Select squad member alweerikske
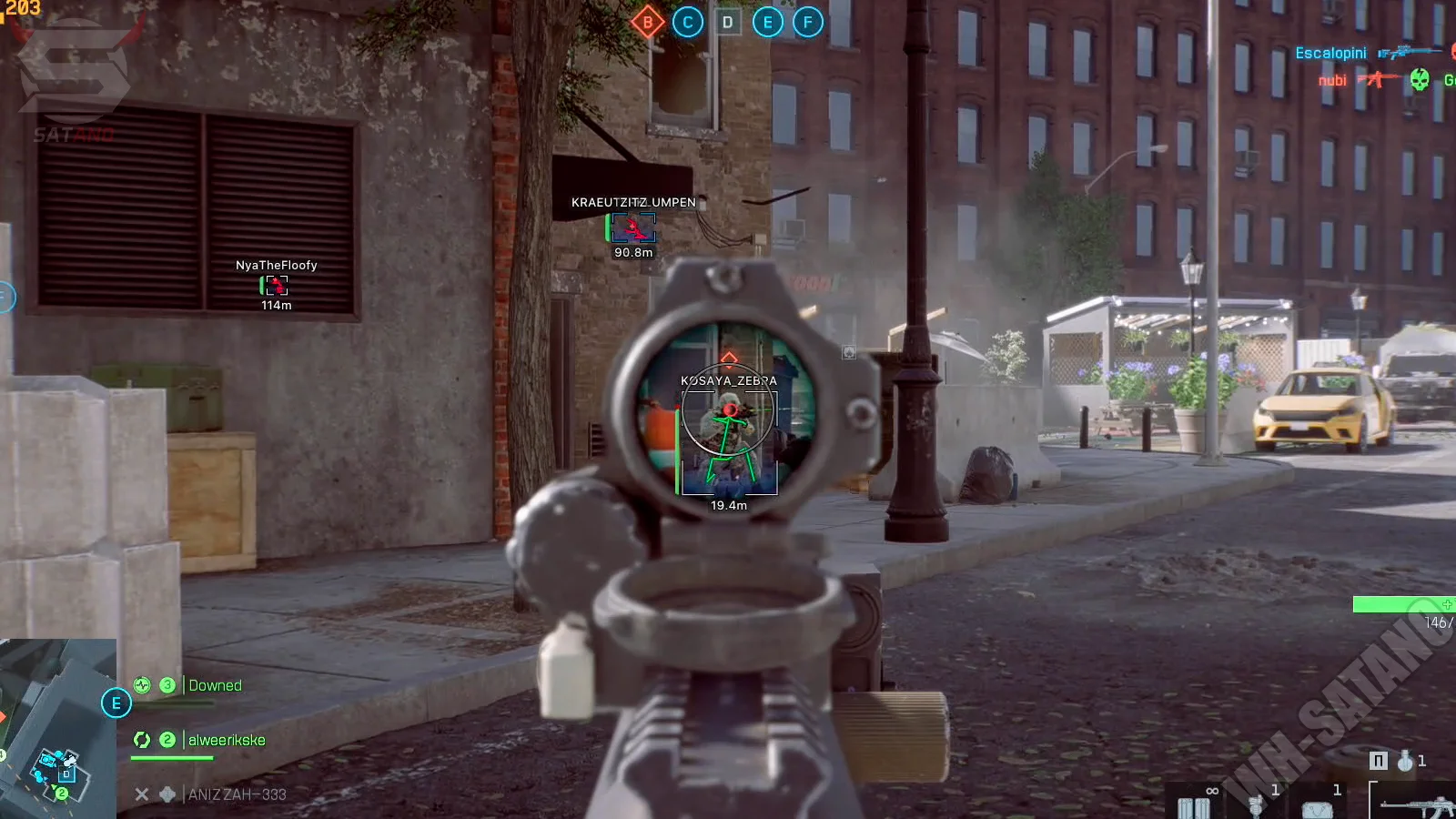This screenshot has height=819, width=1456. [x=227, y=740]
